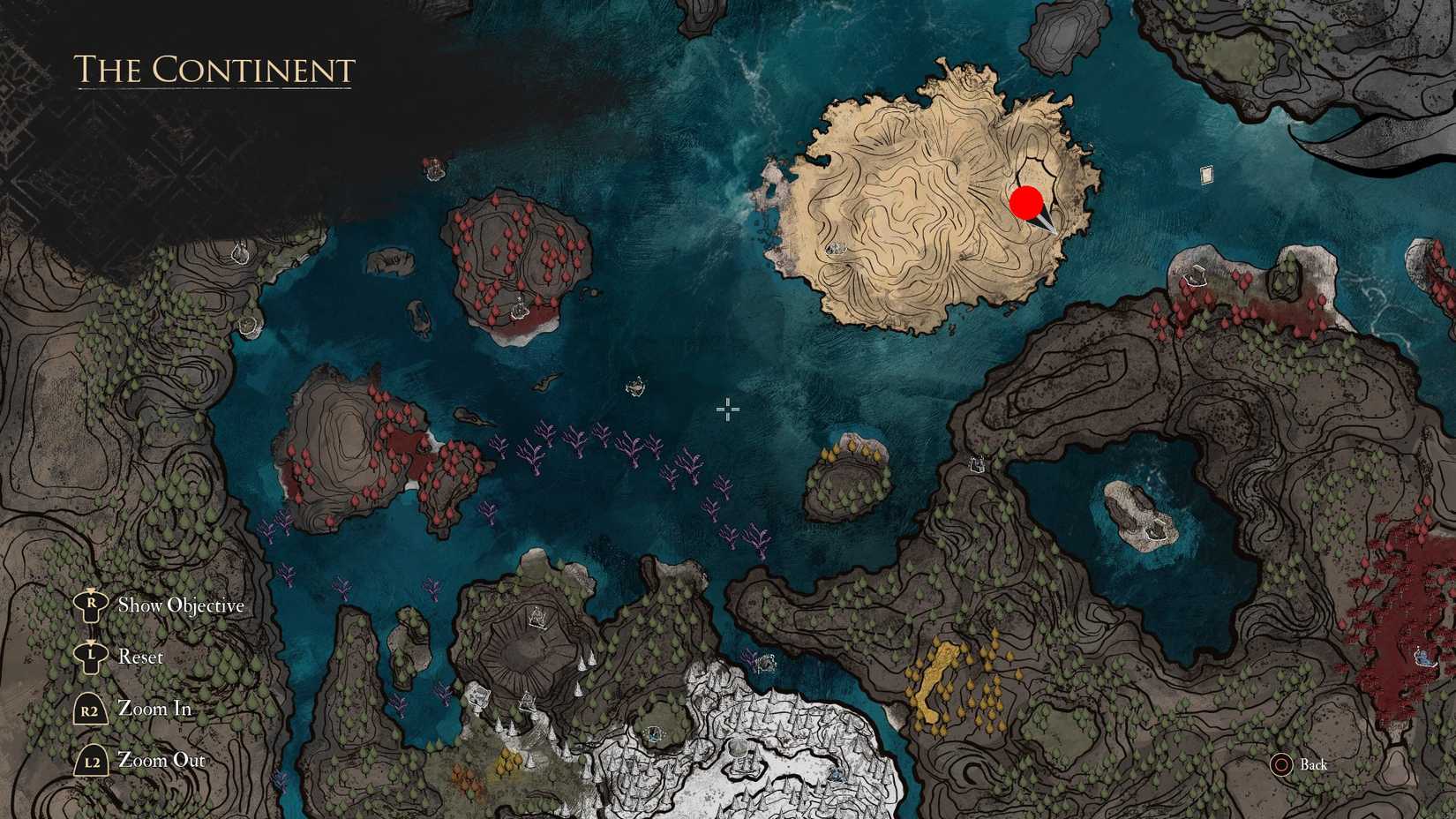
Task: Click the crosshair cursor at map center
Action: pos(728,409)
